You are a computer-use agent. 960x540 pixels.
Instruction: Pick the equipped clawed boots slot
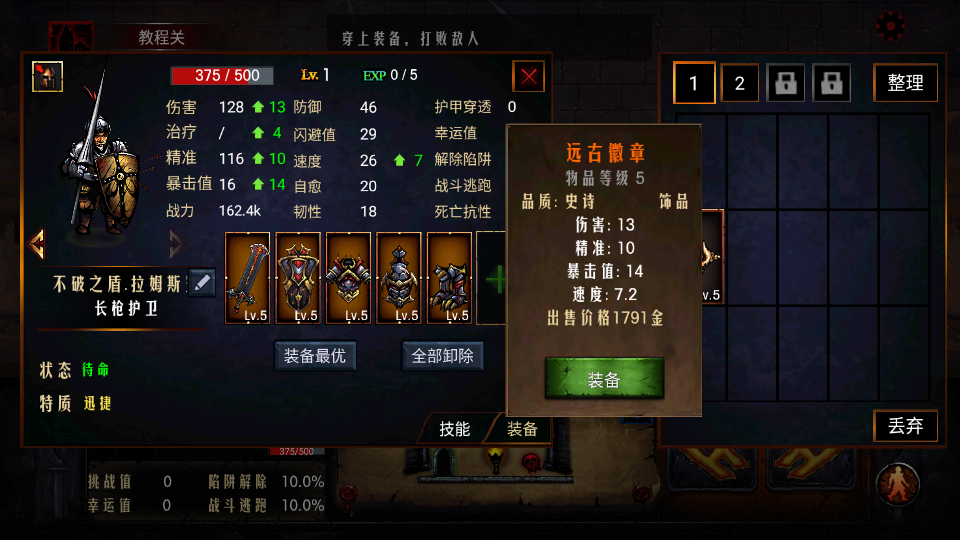click(449, 277)
